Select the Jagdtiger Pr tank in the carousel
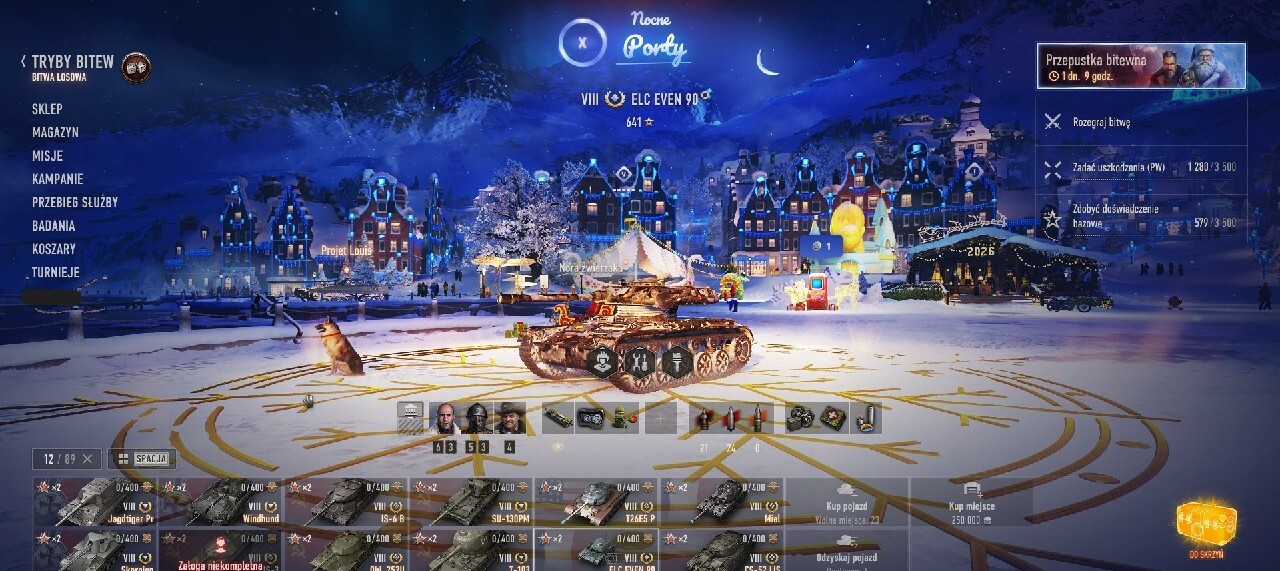The image size is (1280, 571). point(95,502)
